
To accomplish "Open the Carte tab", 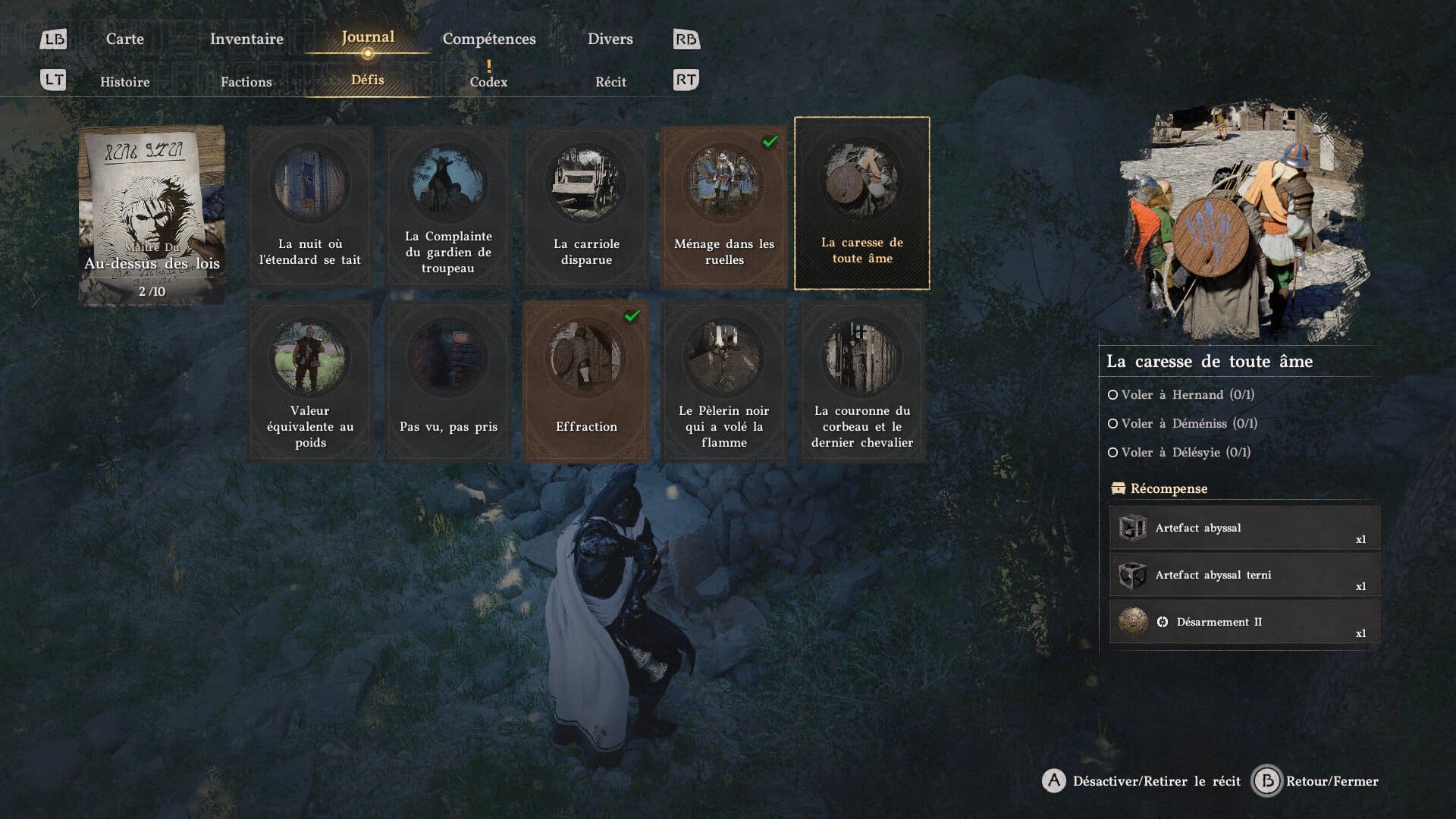I will click(124, 39).
